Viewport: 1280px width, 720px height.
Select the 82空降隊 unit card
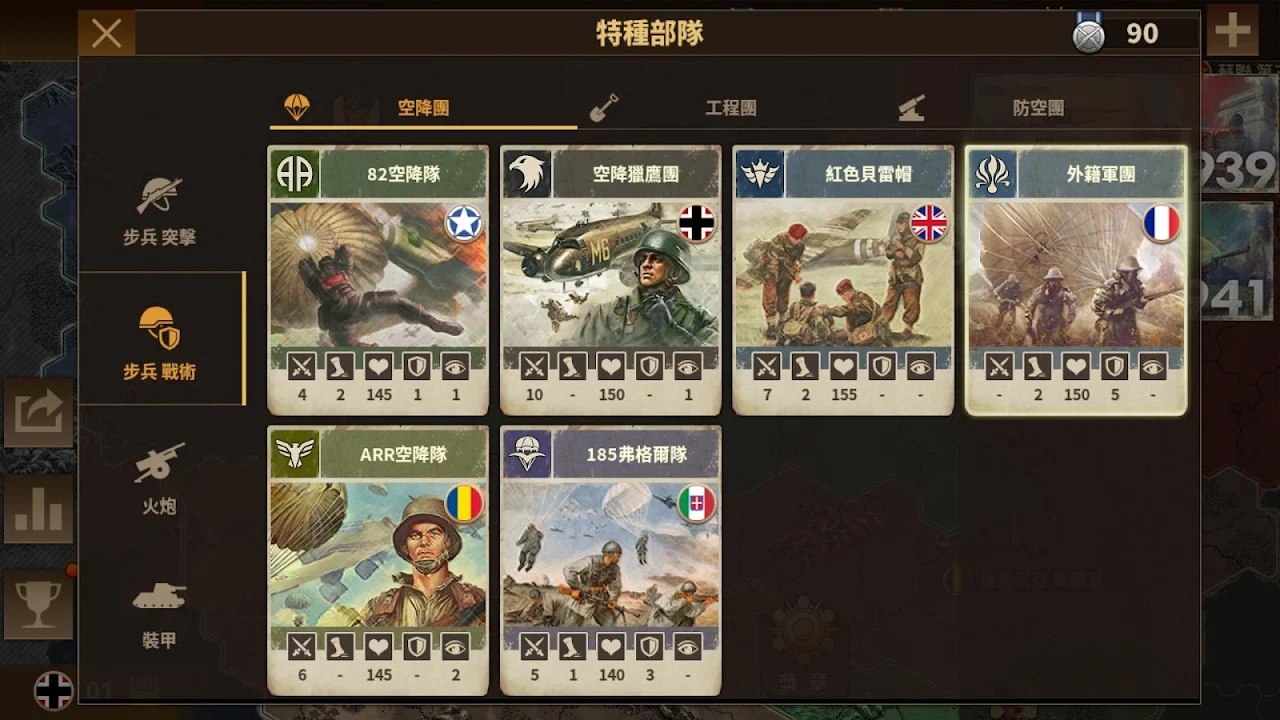[378, 280]
